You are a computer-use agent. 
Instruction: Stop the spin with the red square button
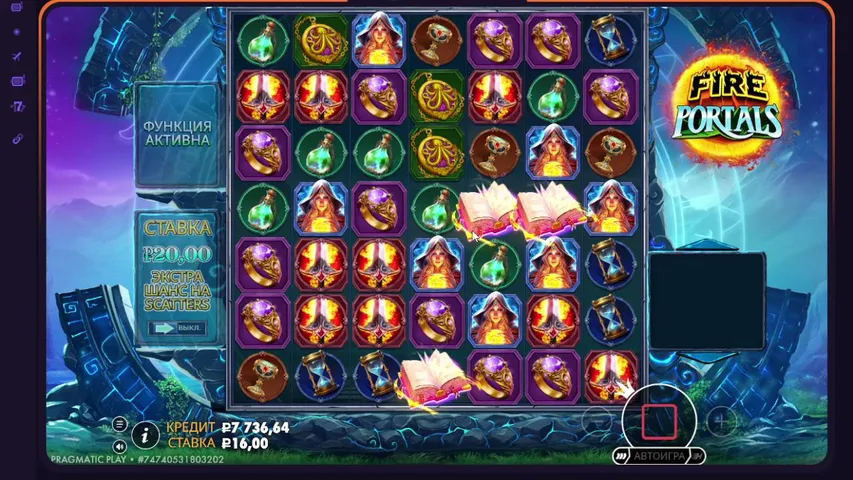659,421
